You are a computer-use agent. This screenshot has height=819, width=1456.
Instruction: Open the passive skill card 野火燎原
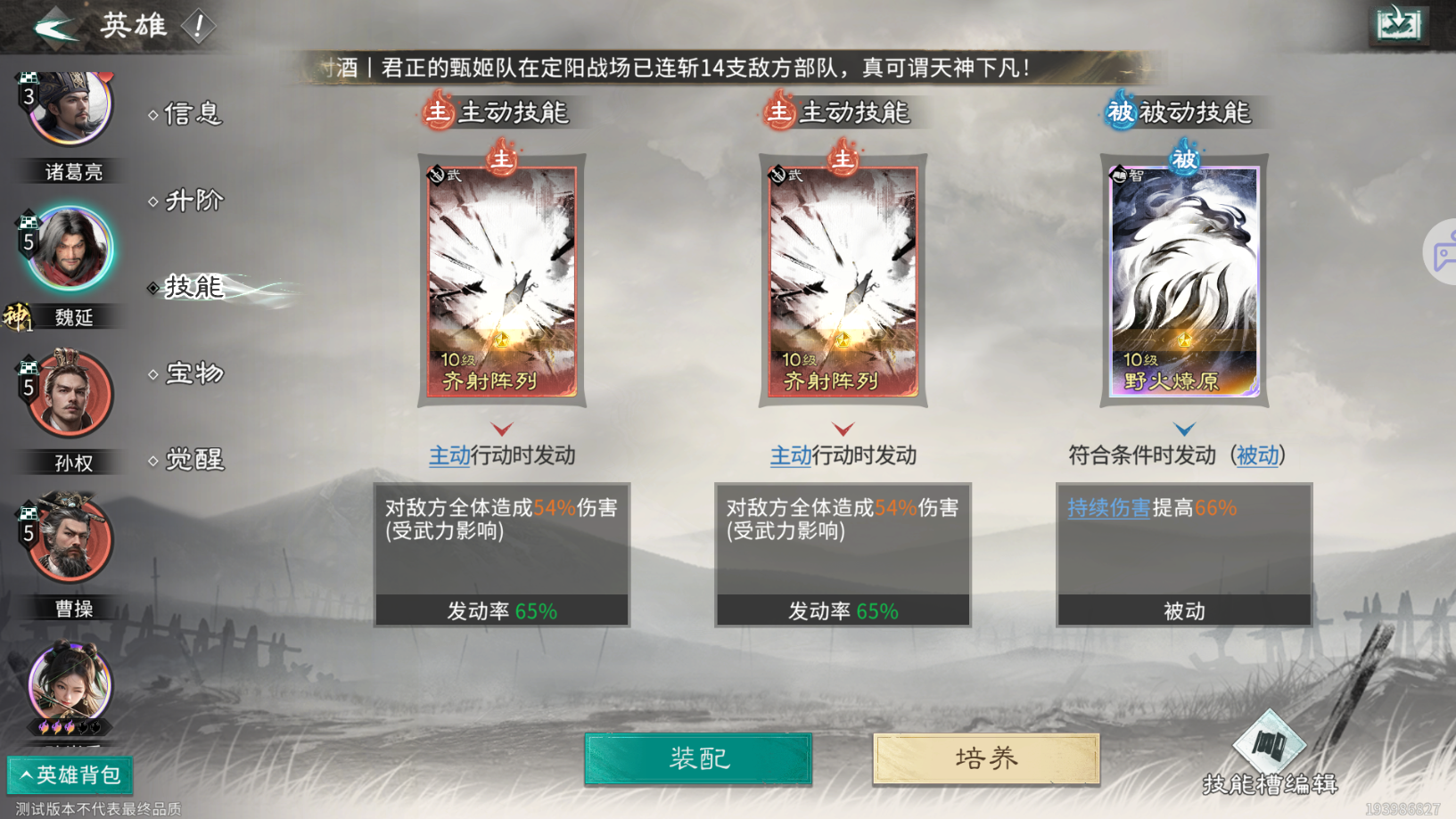1183,281
